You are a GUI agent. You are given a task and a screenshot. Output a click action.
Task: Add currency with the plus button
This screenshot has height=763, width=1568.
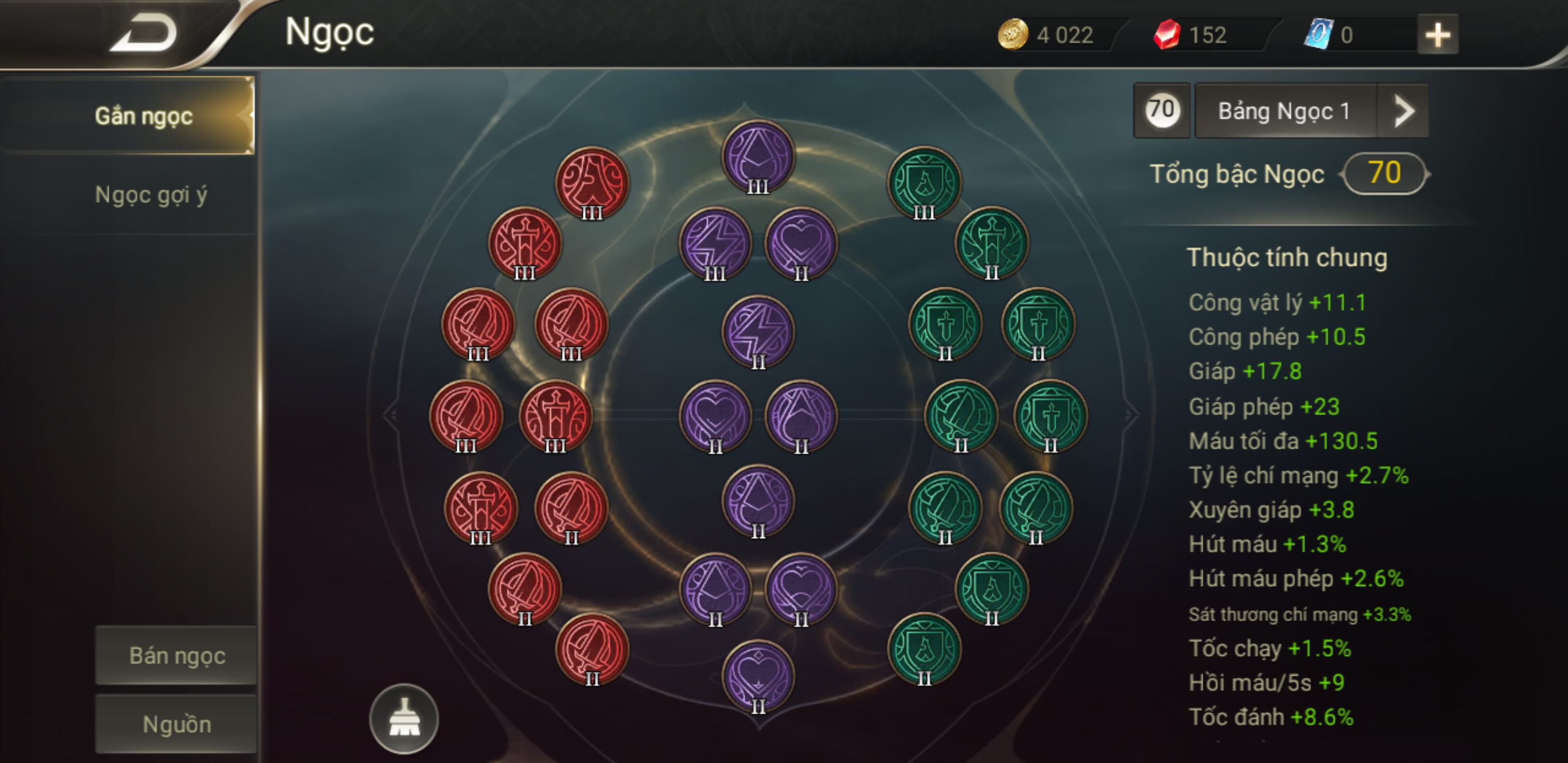pos(1437,35)
